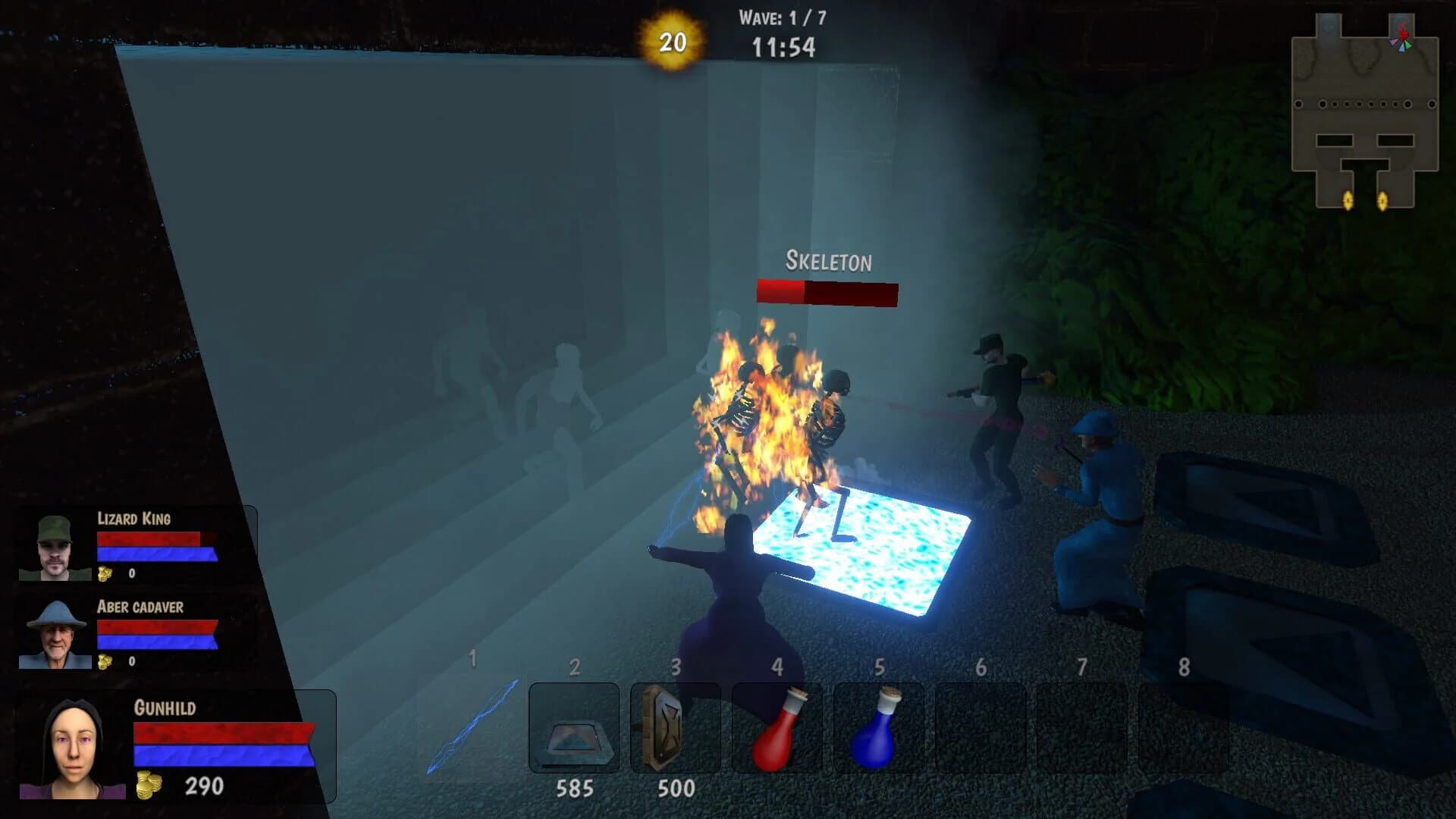
Task: Click the Skeleton name label
Action: coord(827,262)
